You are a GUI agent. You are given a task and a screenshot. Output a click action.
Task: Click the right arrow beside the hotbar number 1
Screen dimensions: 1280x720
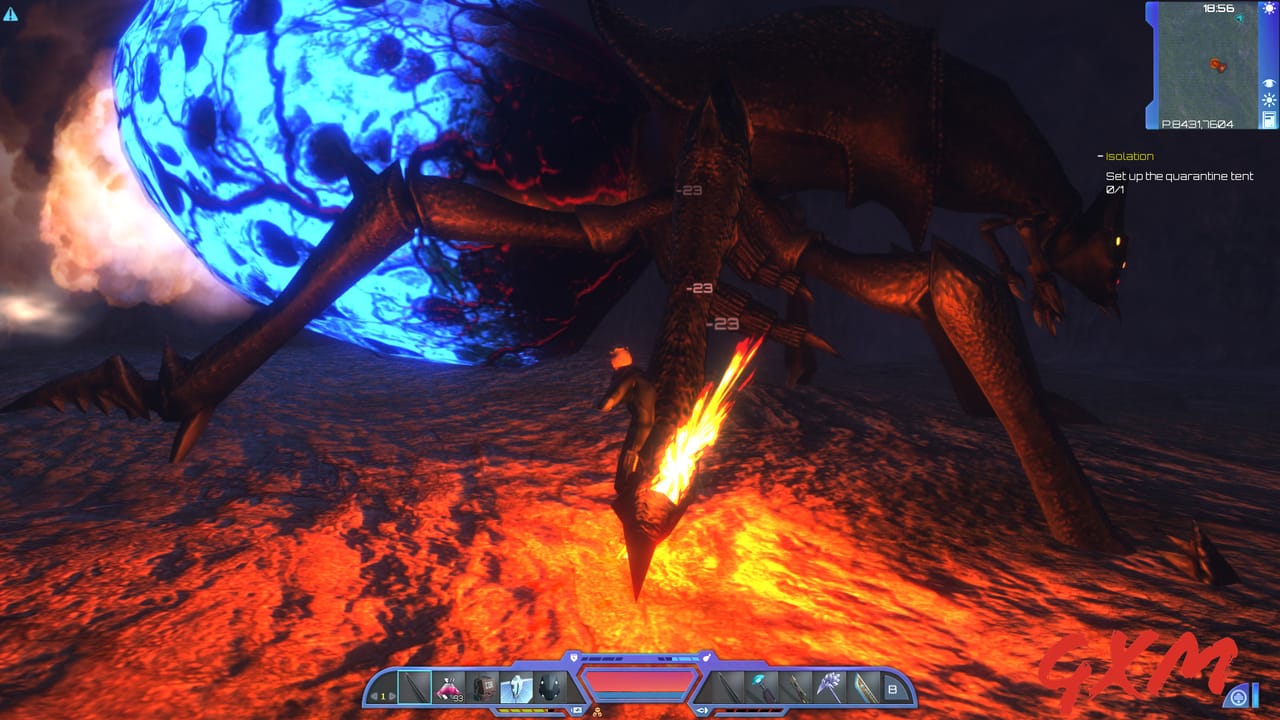[391, 696]
